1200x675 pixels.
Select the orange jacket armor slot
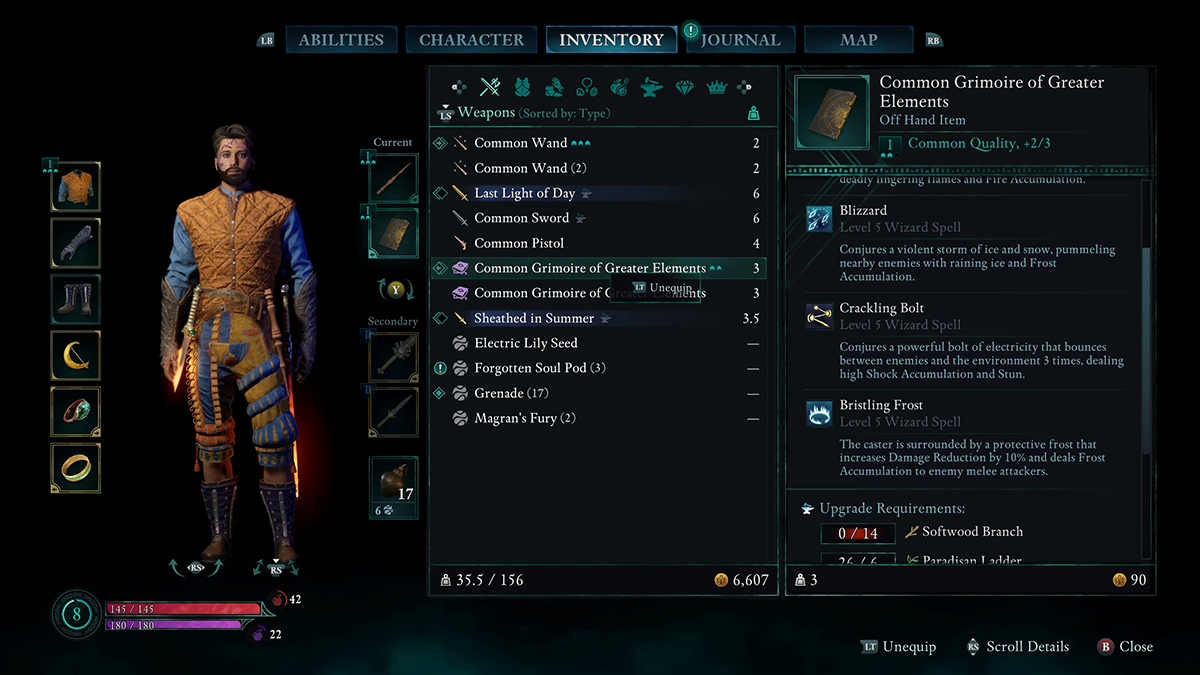[x=76, y=187]
